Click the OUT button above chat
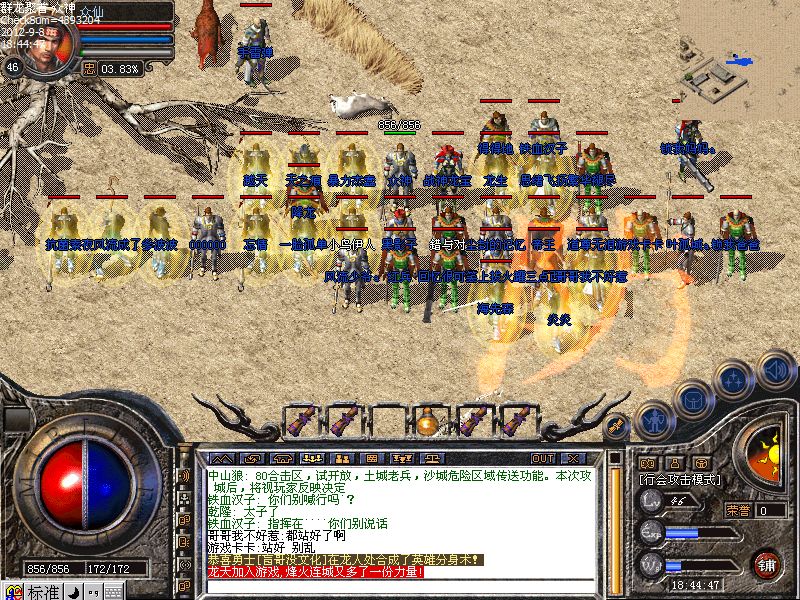Image resolution: width=800 pixels, height=600 pixels. (543, 457)
